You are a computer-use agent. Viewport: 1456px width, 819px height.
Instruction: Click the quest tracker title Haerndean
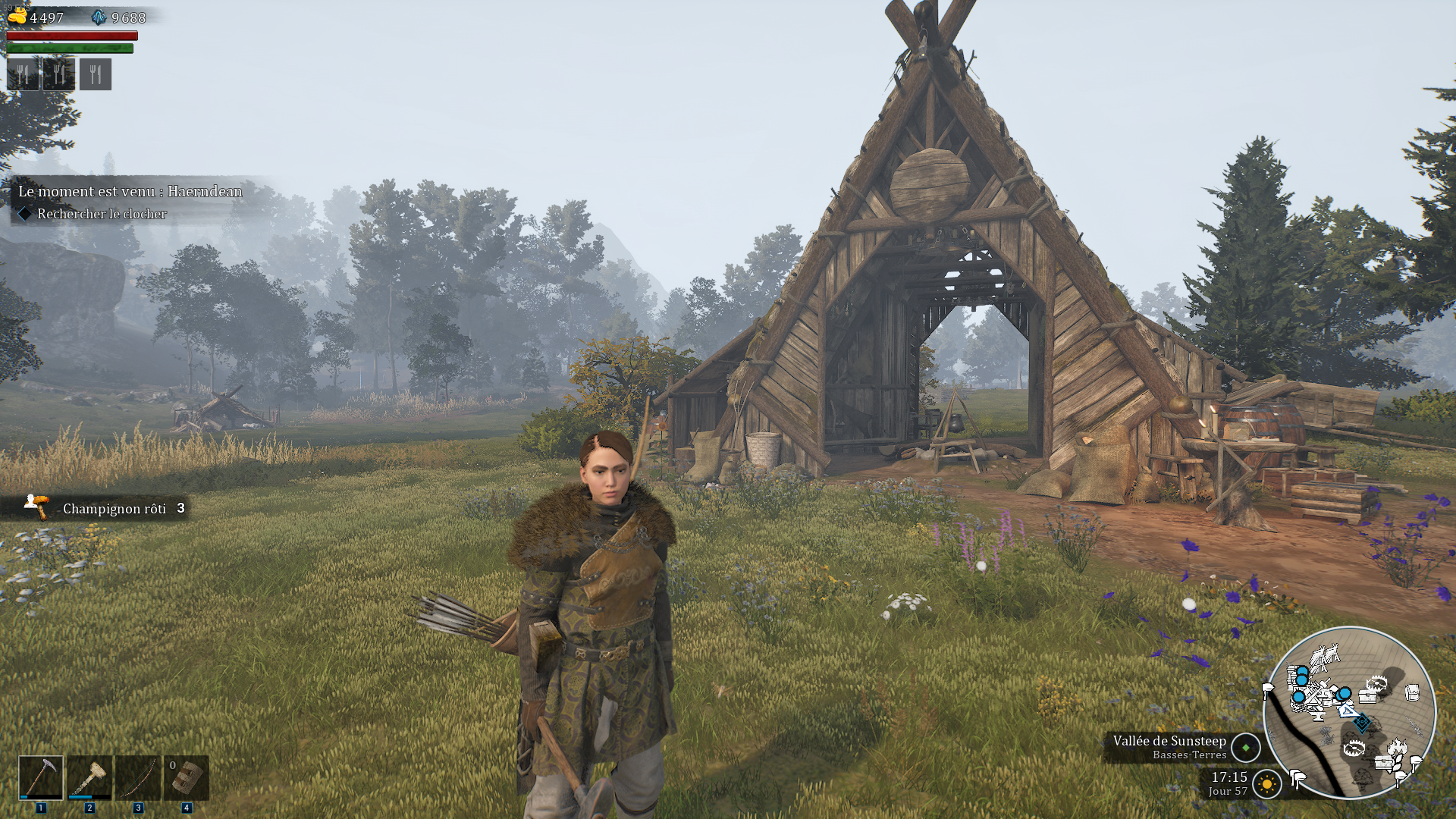130,192
